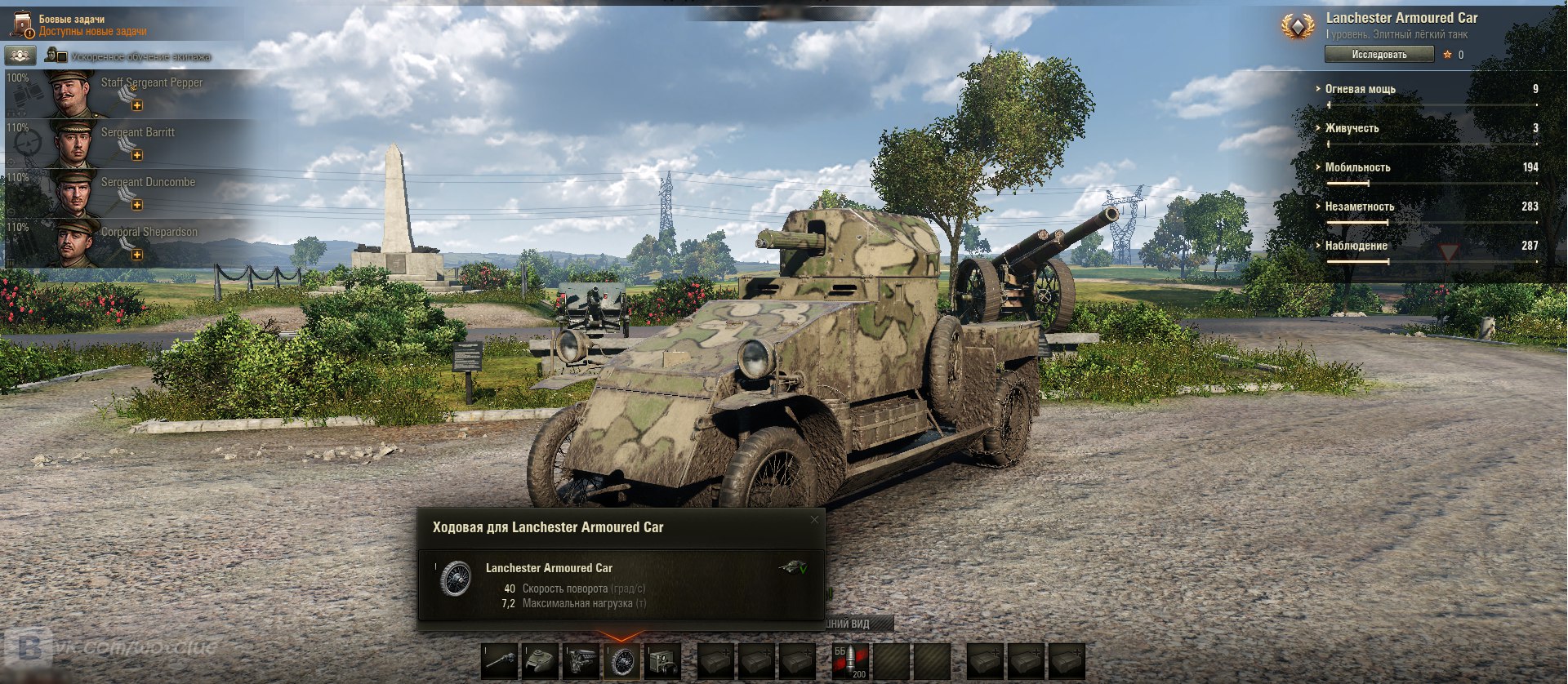Open the gun module slot
Viewport: 1568px width, 684px height.
(x=500, y=661)
